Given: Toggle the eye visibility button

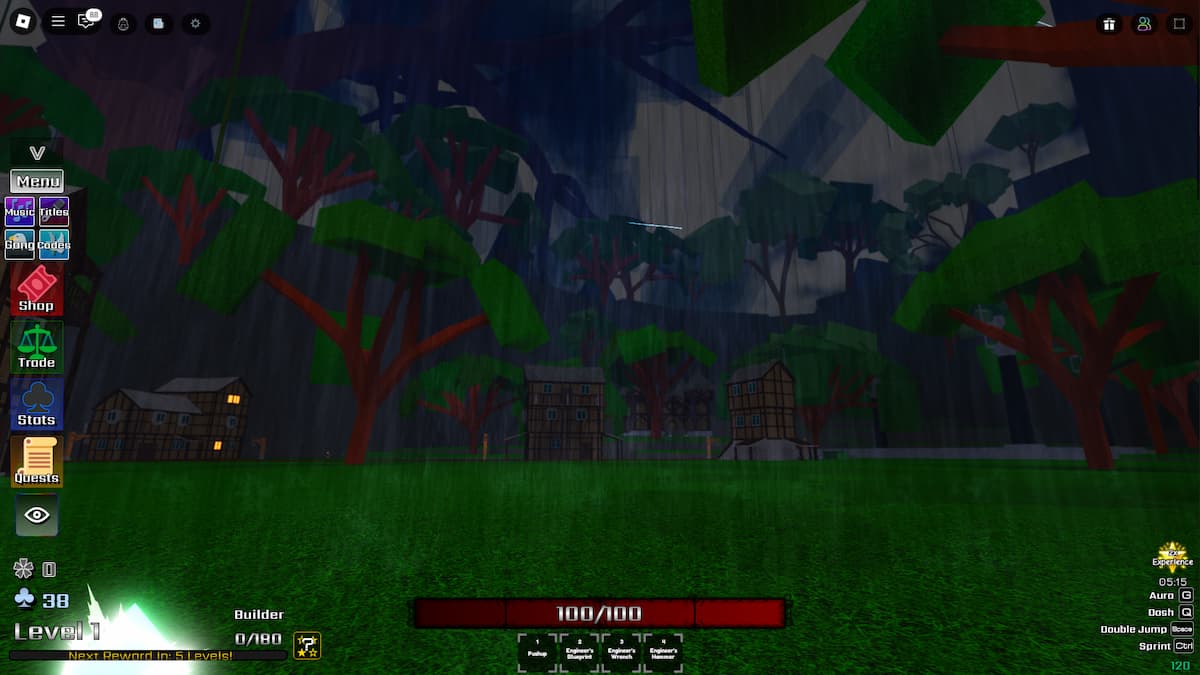Looking at the screenshot, I should tap(37, 515).
